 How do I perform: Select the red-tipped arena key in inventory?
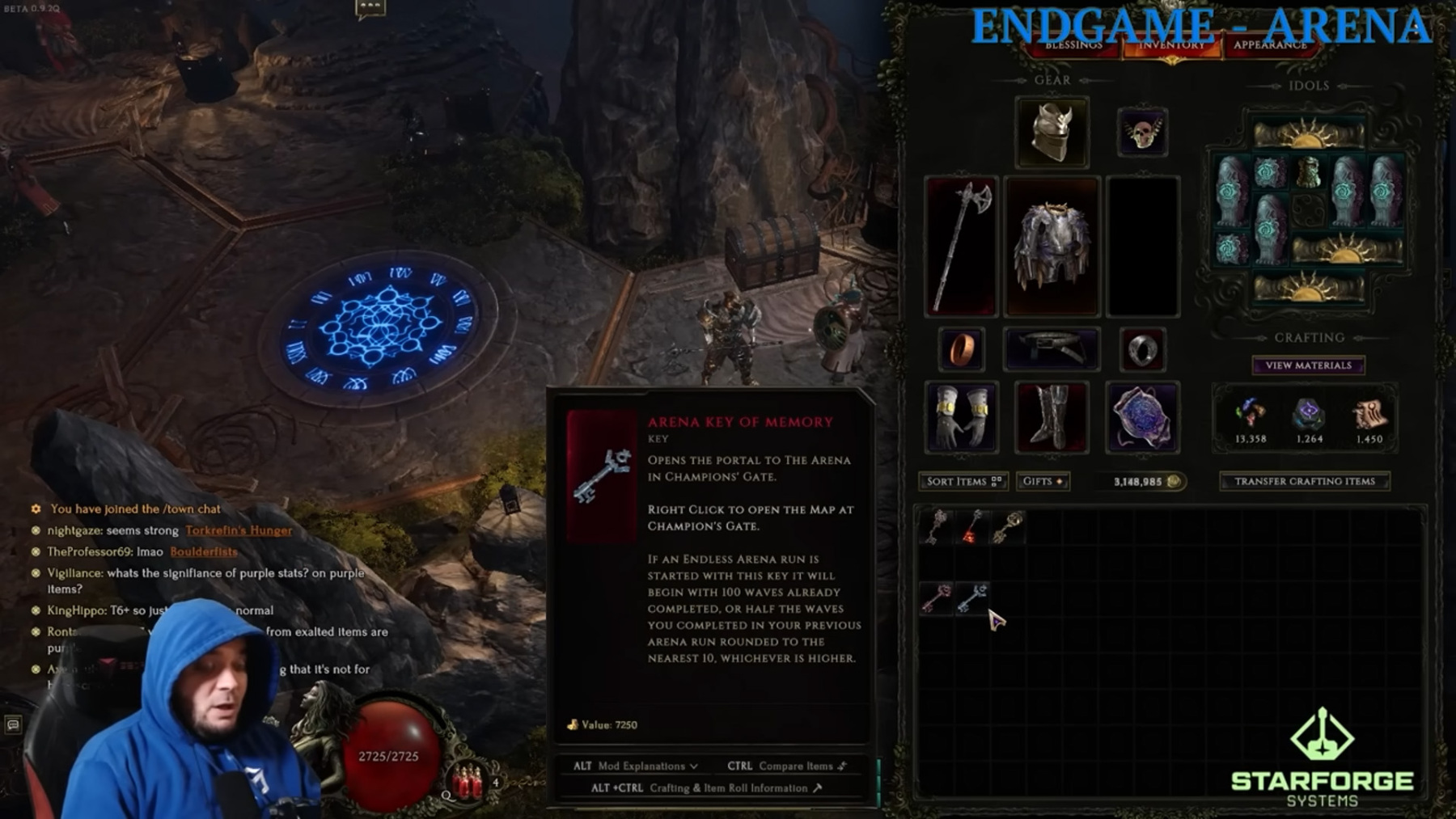coord(971,526)
